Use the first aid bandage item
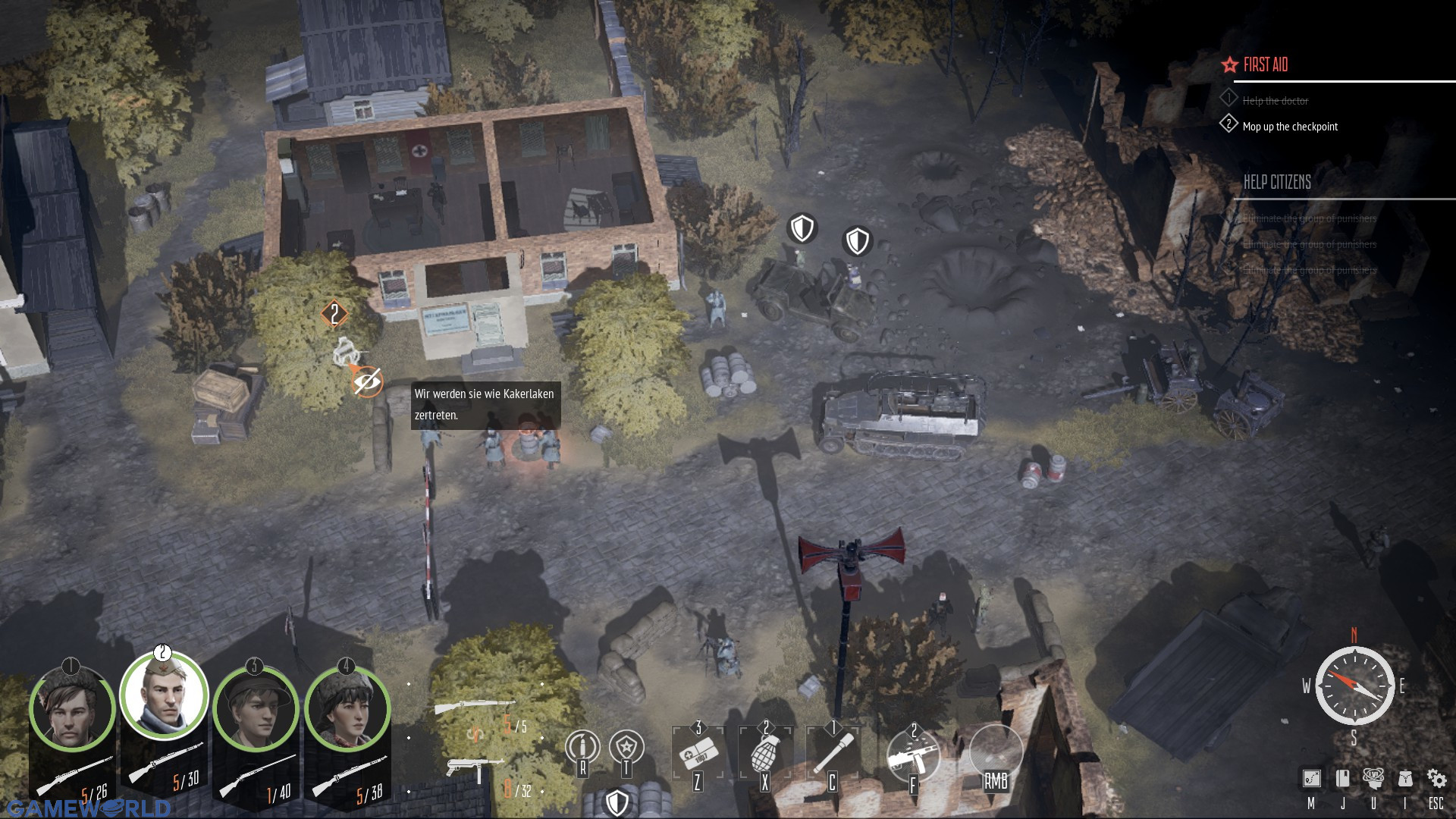The image size is (1456, 819). [697, 753]
